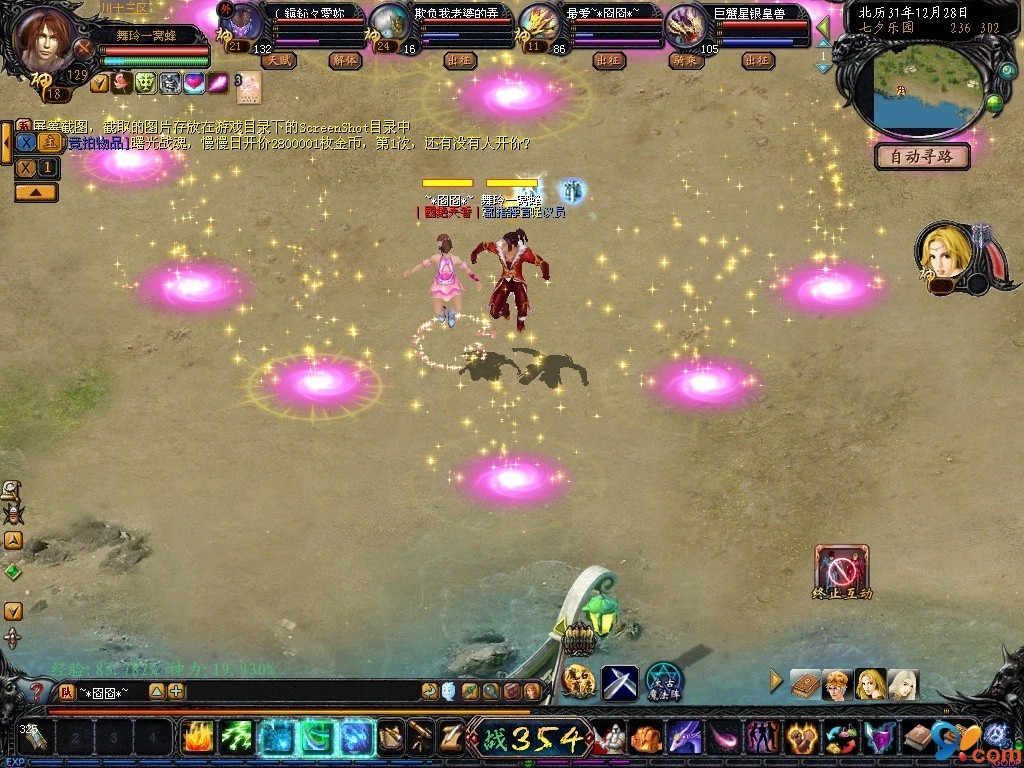Click the 解体 button
The height and width of the screenshot is (768, 1024).
(345, 61)
